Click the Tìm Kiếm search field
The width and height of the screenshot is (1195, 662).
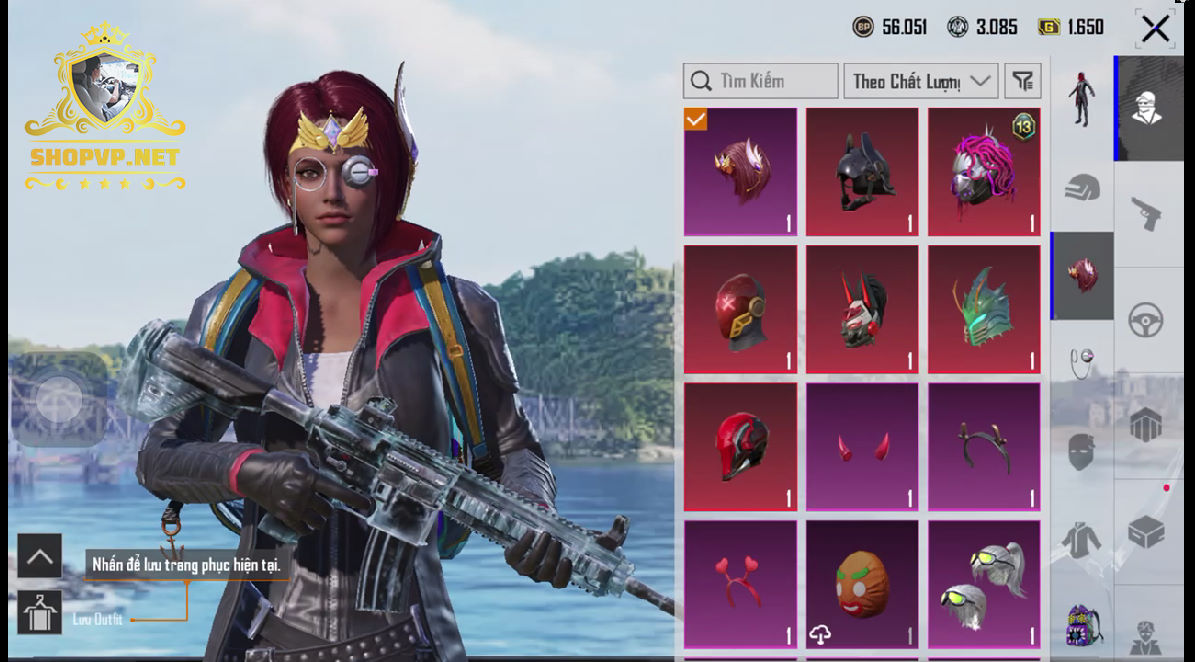coord(761,81)
